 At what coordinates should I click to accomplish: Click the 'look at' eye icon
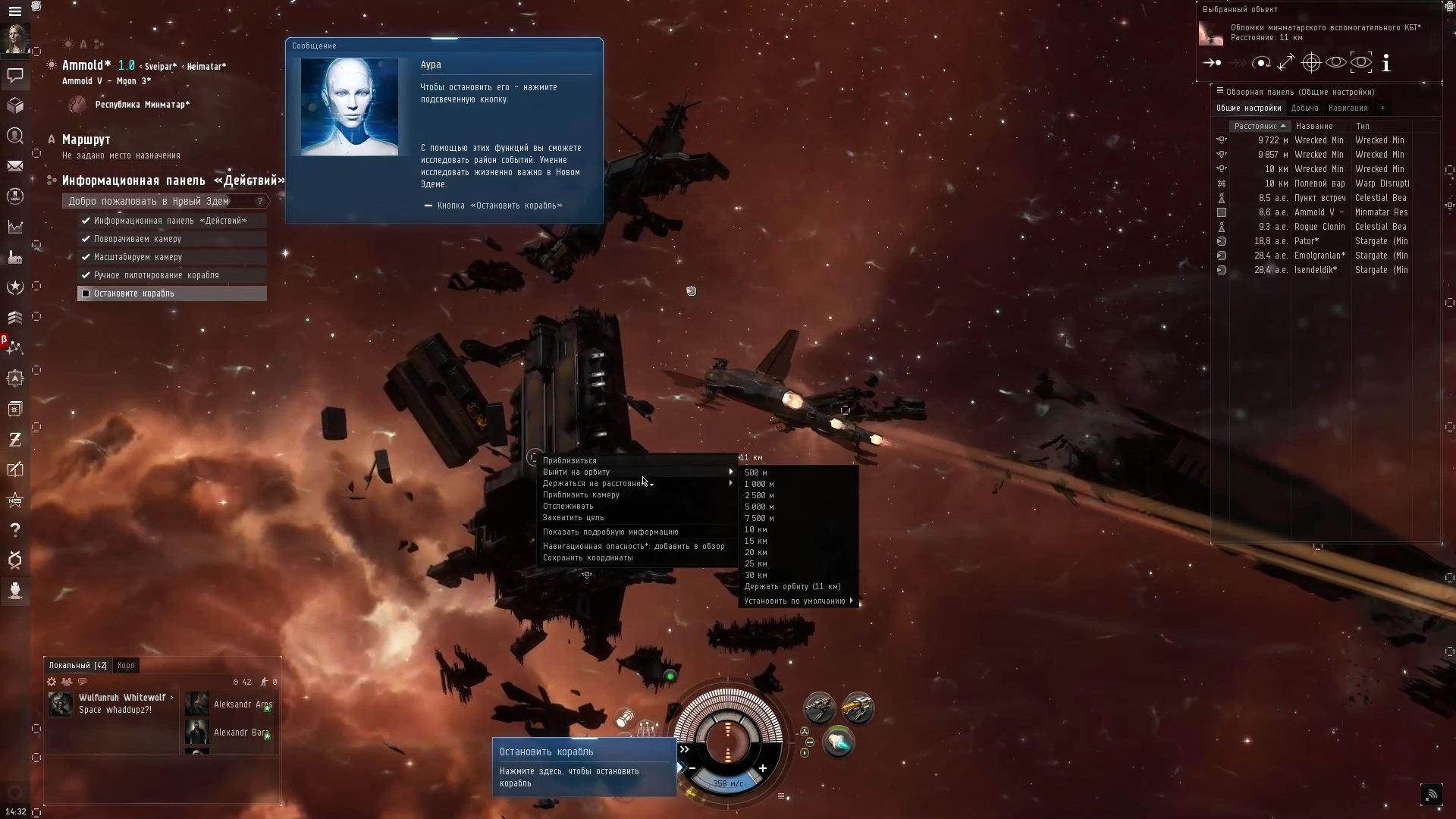[x=1336, y=63]
